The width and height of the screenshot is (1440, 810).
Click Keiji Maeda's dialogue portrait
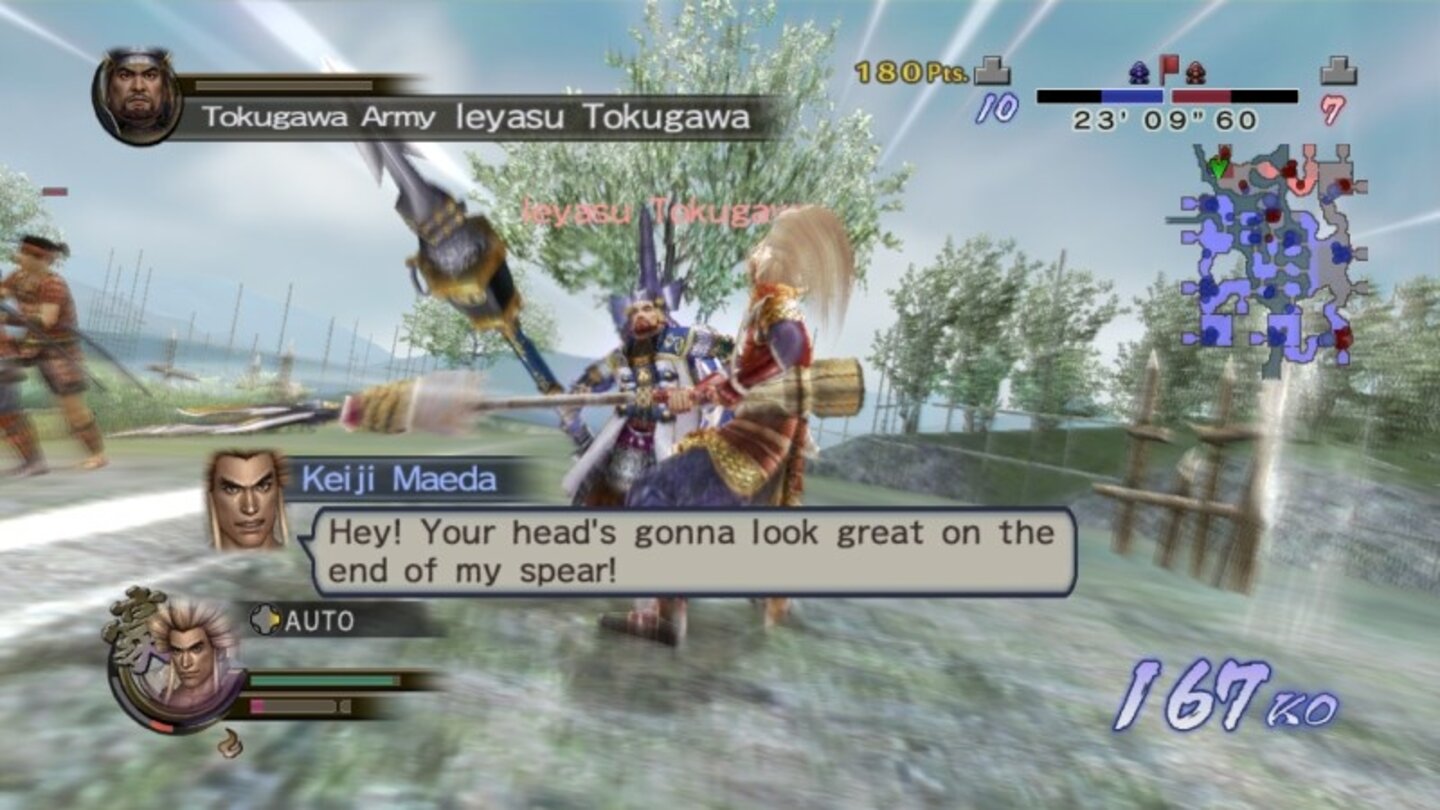click(x=247, y=500)
